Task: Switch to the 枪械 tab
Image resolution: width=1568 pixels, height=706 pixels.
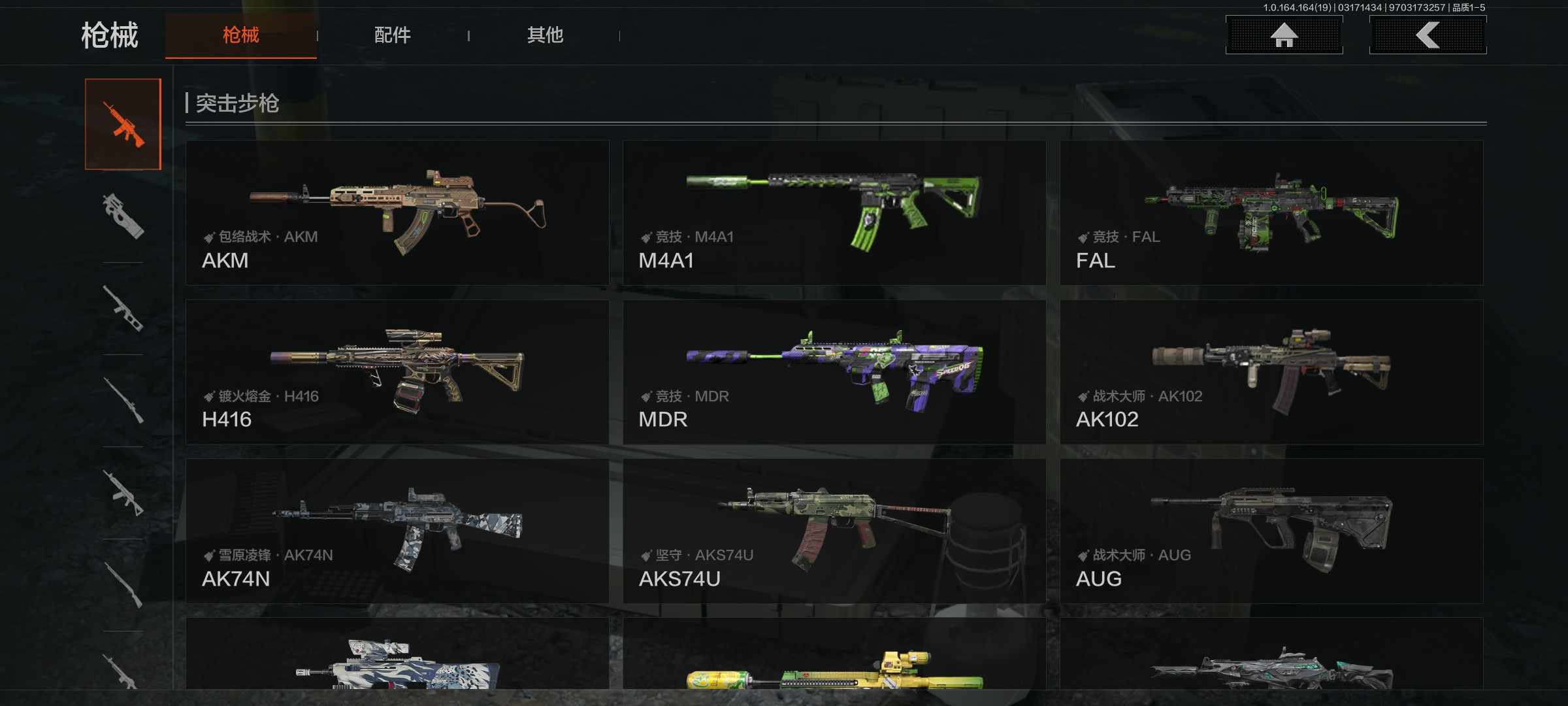Action: 240,35
